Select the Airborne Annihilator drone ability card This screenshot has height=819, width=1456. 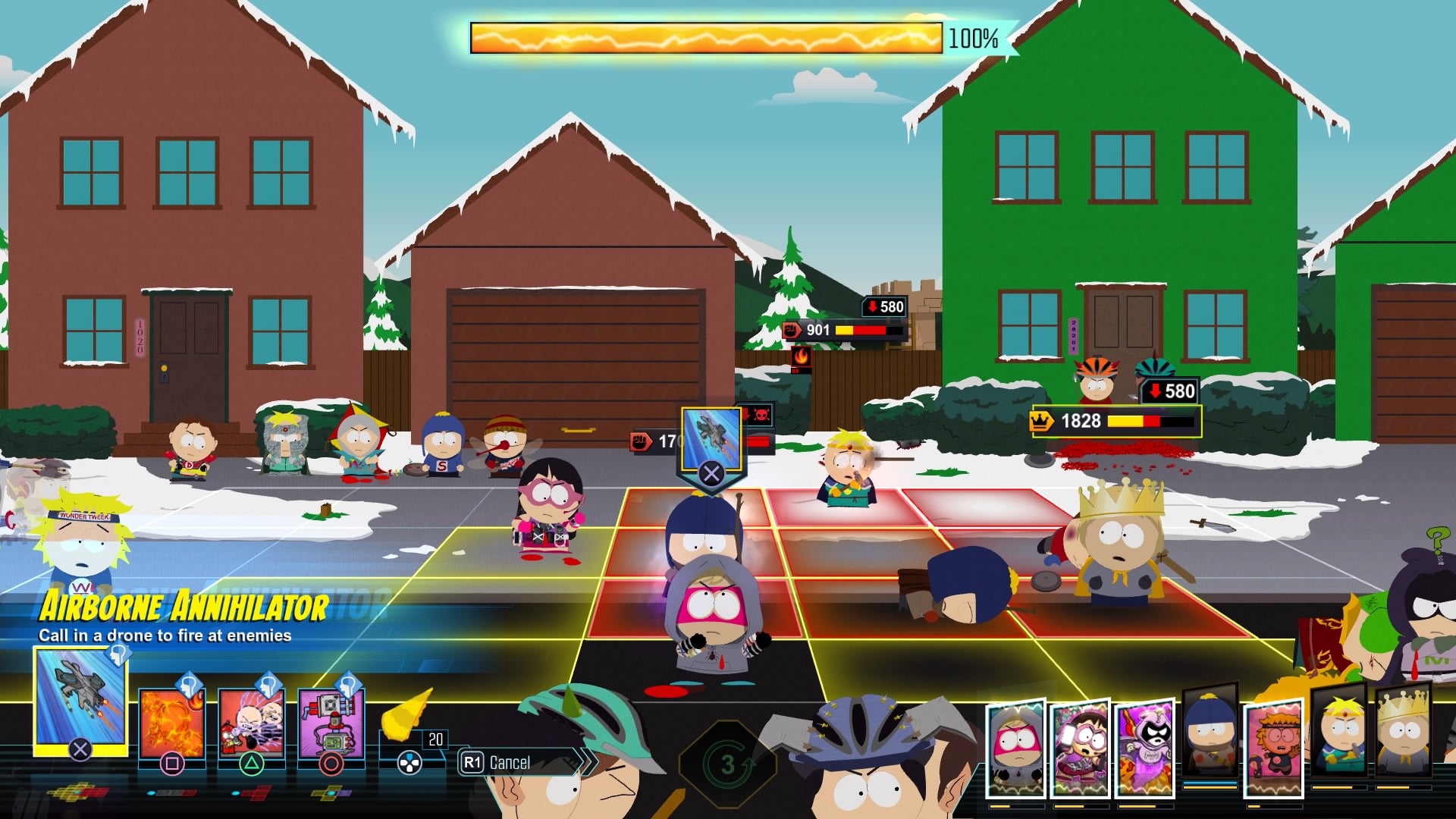pos(80,701)
